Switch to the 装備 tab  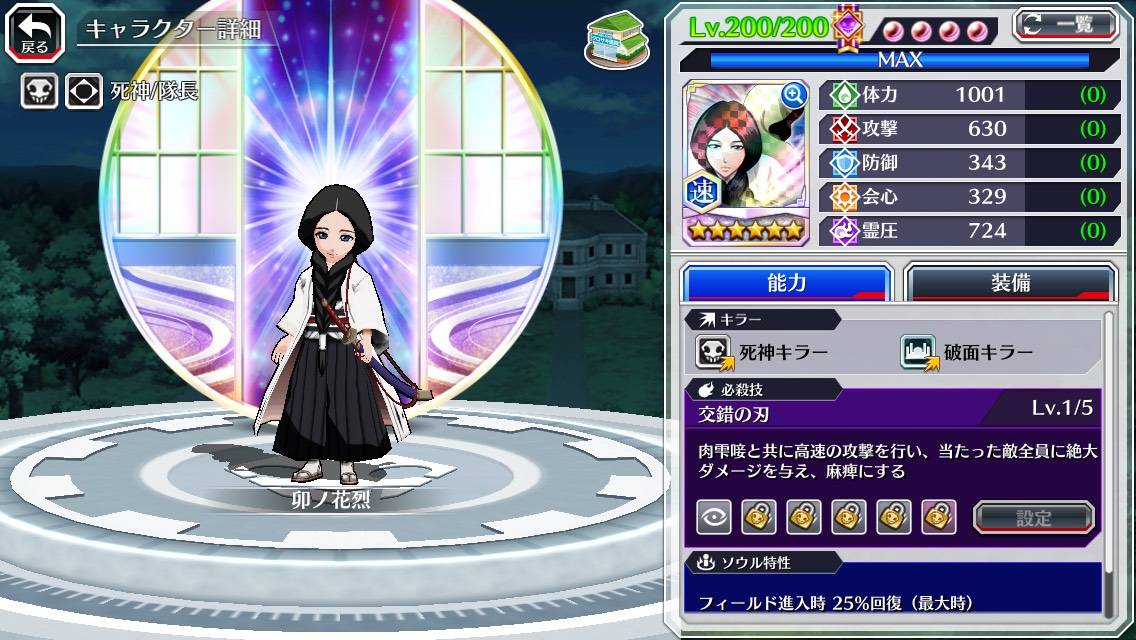tap(1010, 283)
